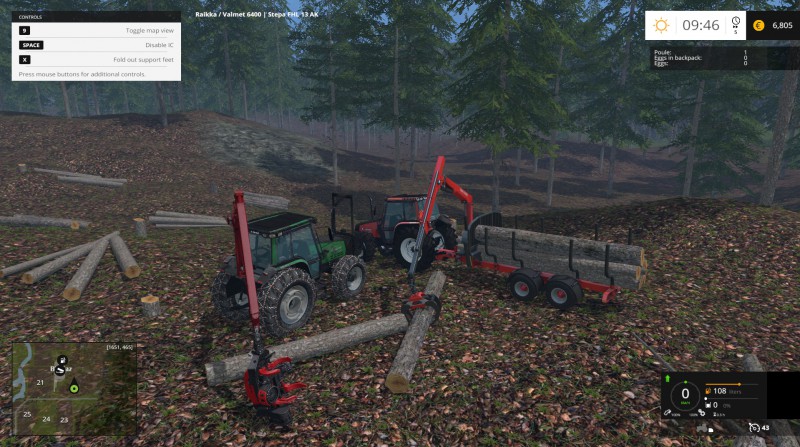Click the orange fuel can icon
The image size is (800, 447).
[x=708, y=391]
